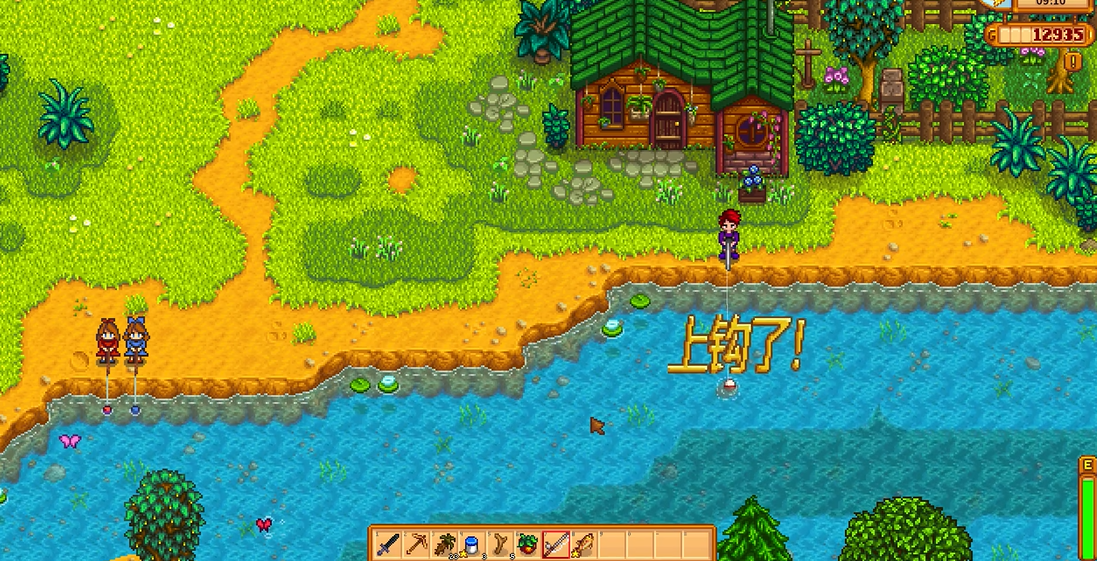Select the pickaxe hotbar slot
The width and height of the screenshot is (1097, 561).
(x=417, y=545)
